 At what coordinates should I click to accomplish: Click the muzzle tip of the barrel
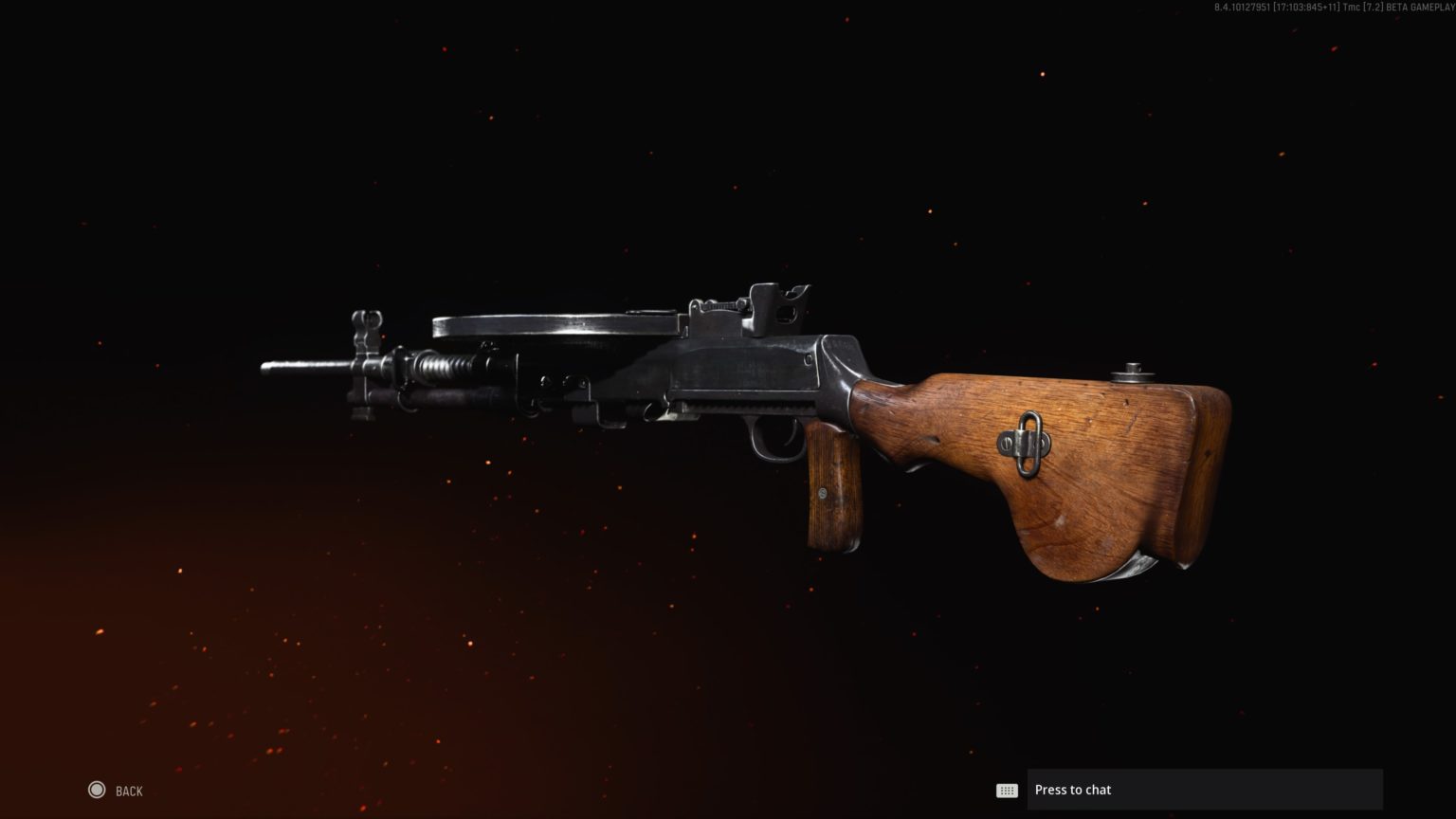[x=264, y=368]
